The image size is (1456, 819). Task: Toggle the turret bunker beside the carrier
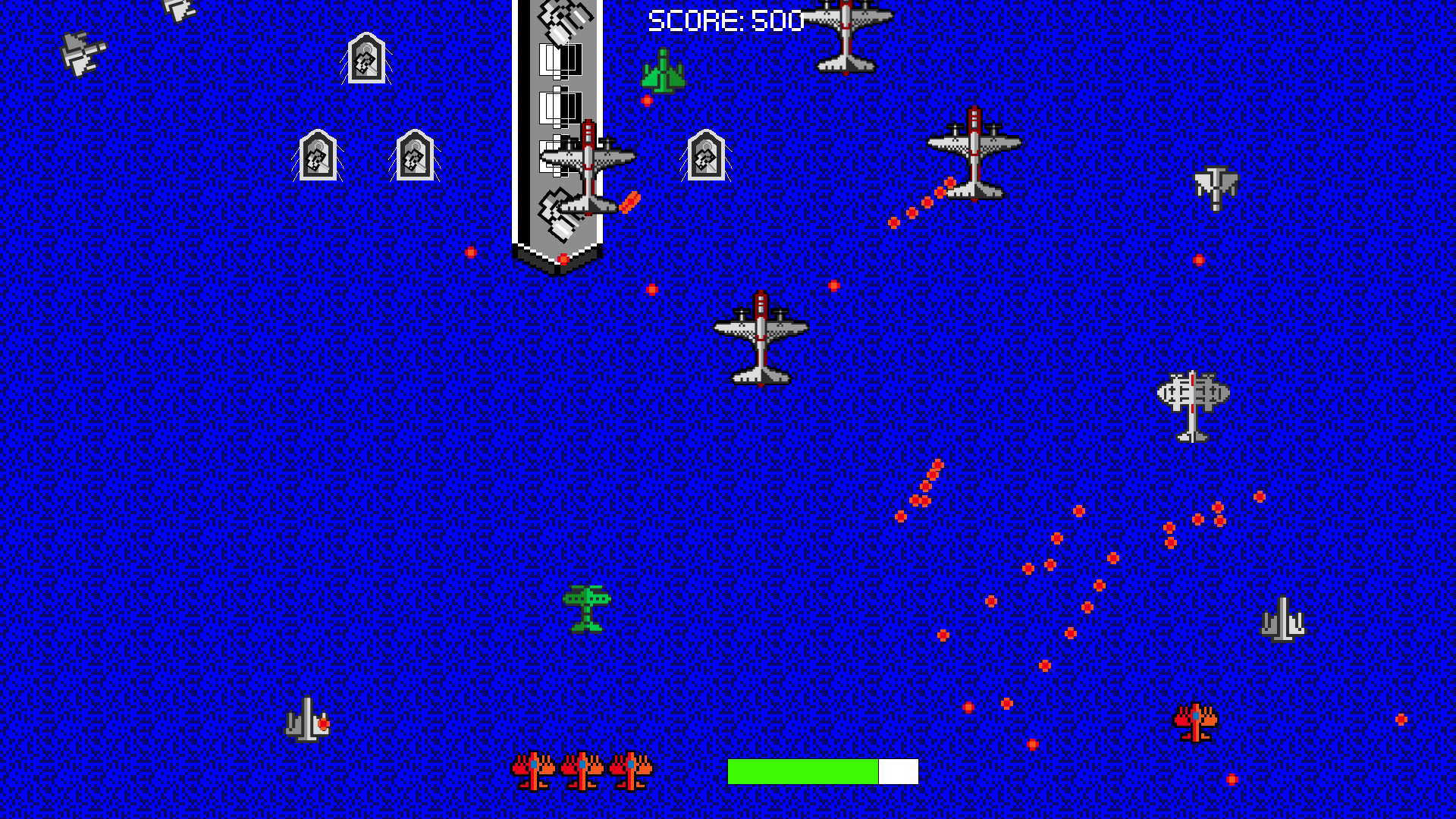705,155
